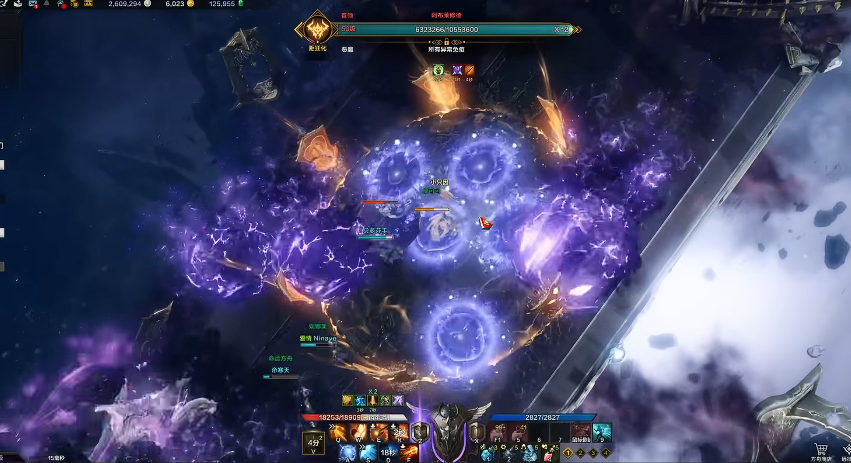Use the F skill with the flame icon
This screenshot has height=463, width=851.
tap(408, 452)
